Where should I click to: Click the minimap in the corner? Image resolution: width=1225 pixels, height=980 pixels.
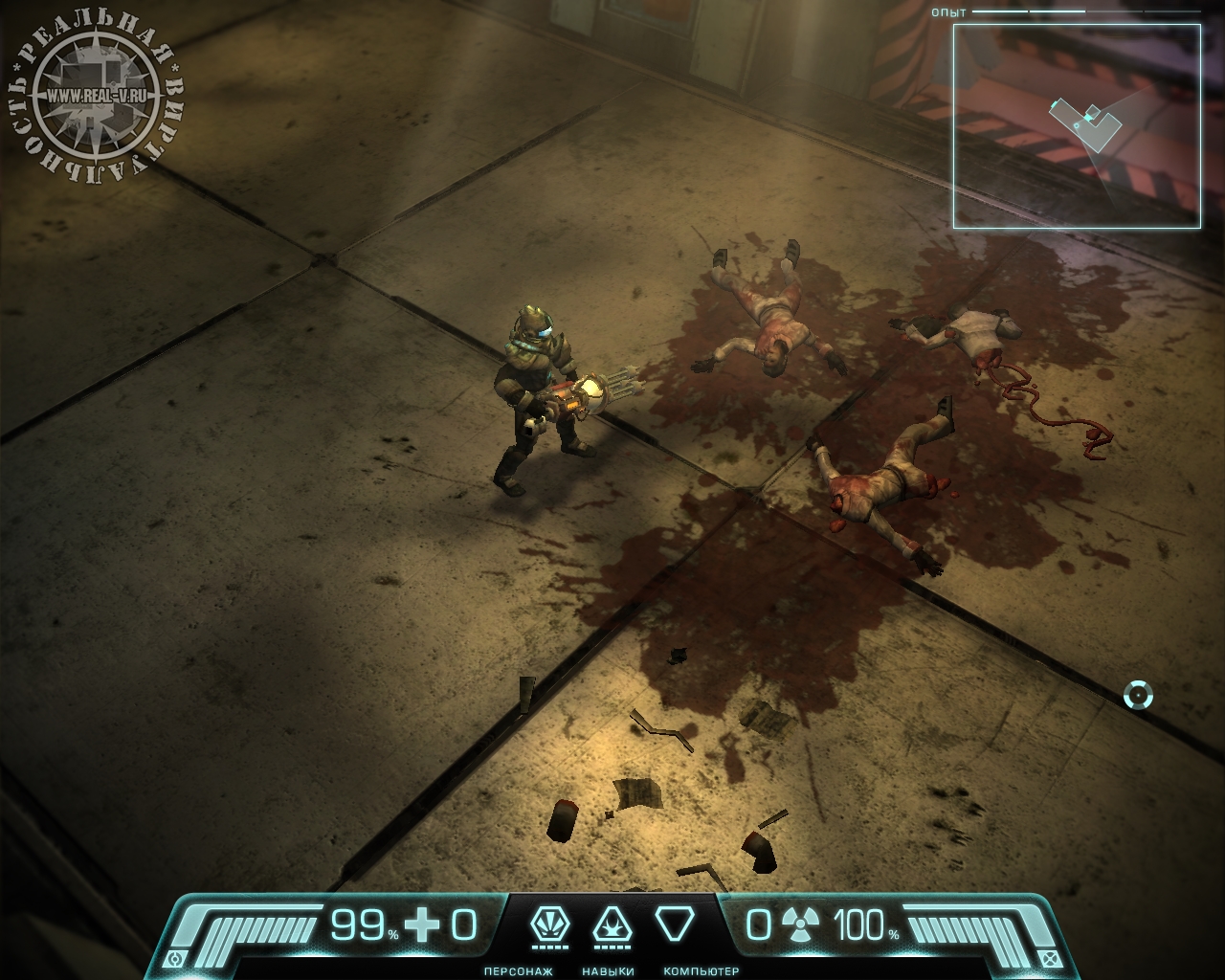pos(1077,126)
